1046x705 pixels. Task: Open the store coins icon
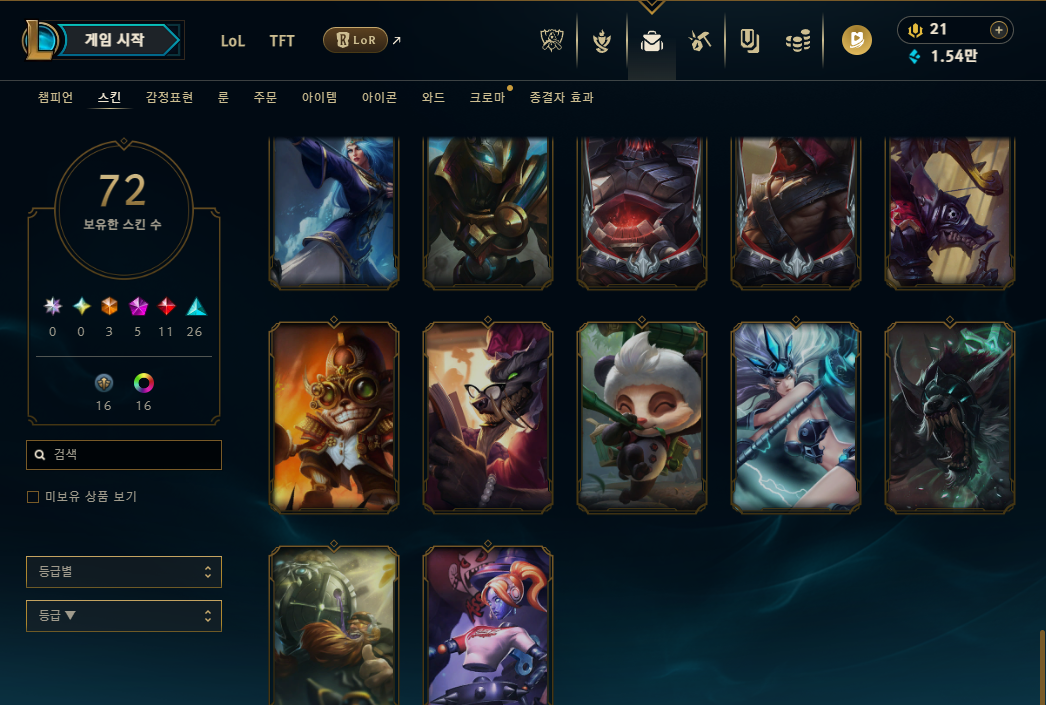(797, 41)
